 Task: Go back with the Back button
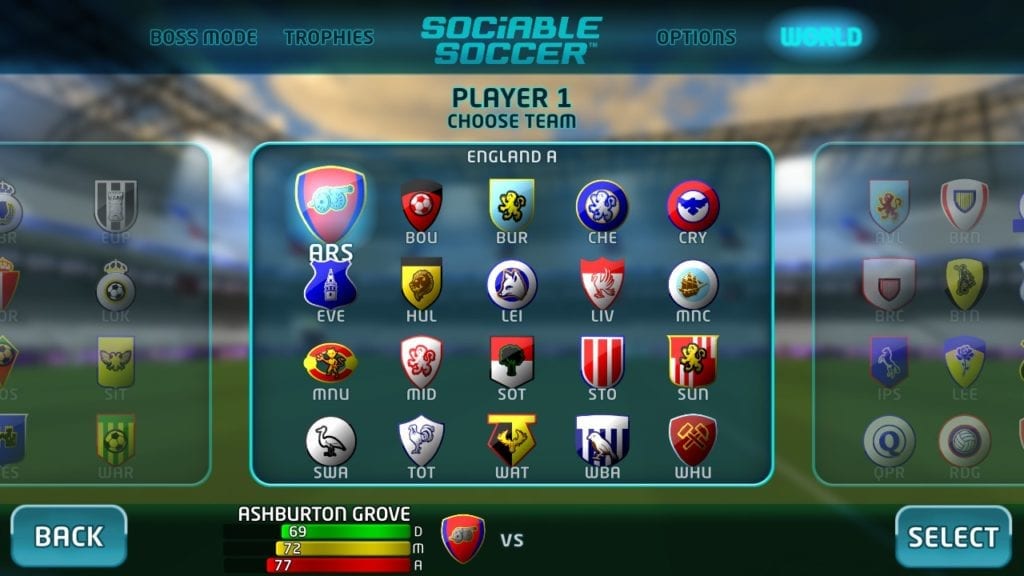pyautogui.click(x=69, y=536)
